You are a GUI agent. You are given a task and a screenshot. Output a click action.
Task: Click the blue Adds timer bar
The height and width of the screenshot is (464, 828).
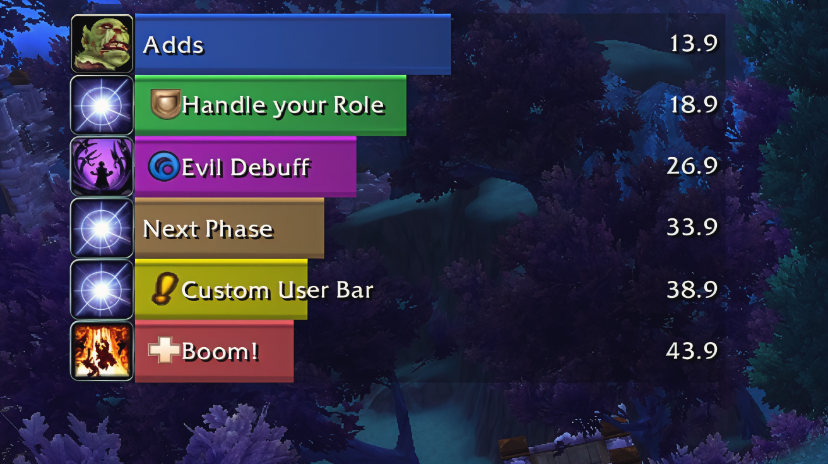292,45
